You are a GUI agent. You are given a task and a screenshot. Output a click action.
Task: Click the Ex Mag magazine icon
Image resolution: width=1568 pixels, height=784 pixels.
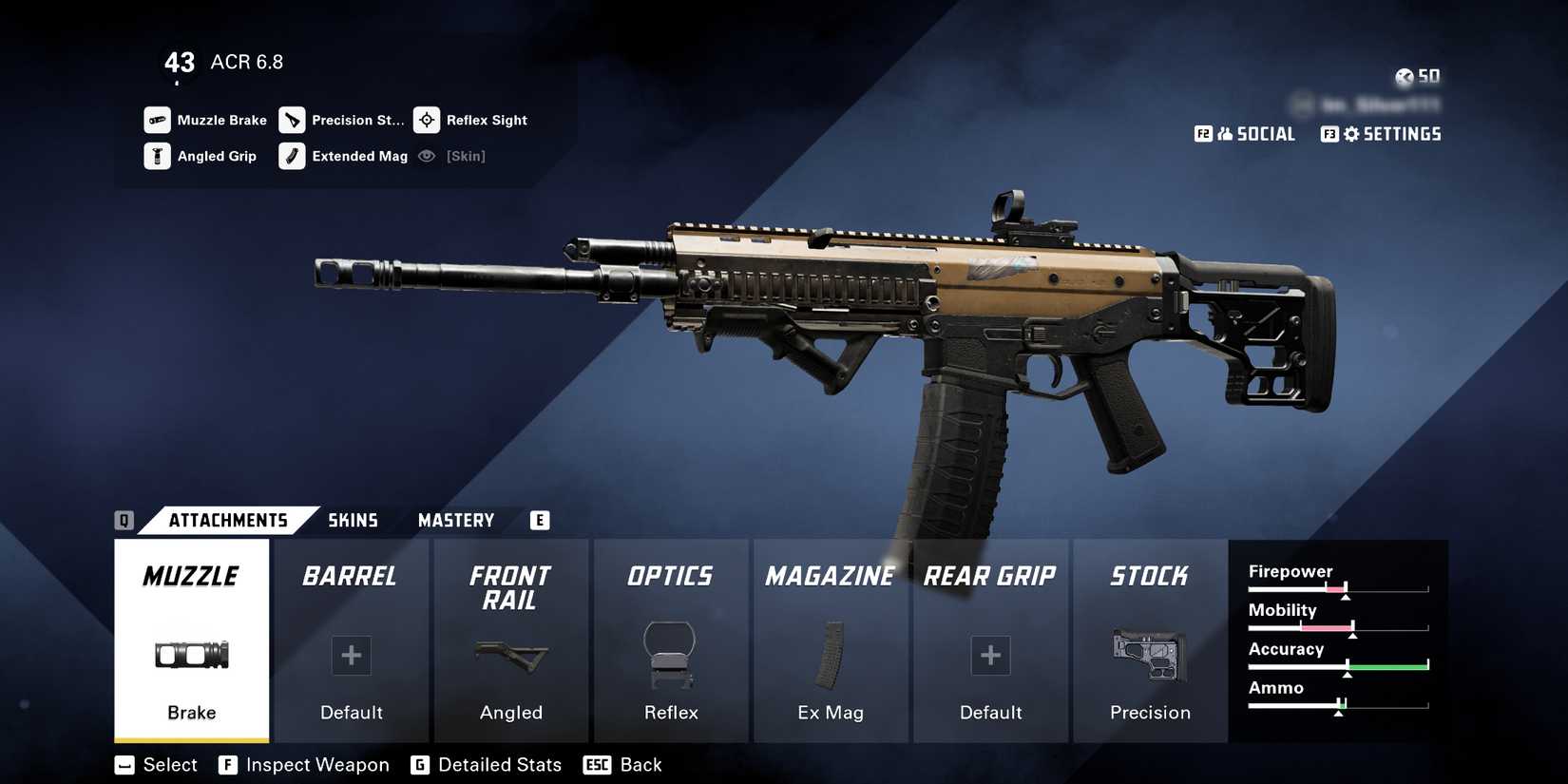pos(830,656)
